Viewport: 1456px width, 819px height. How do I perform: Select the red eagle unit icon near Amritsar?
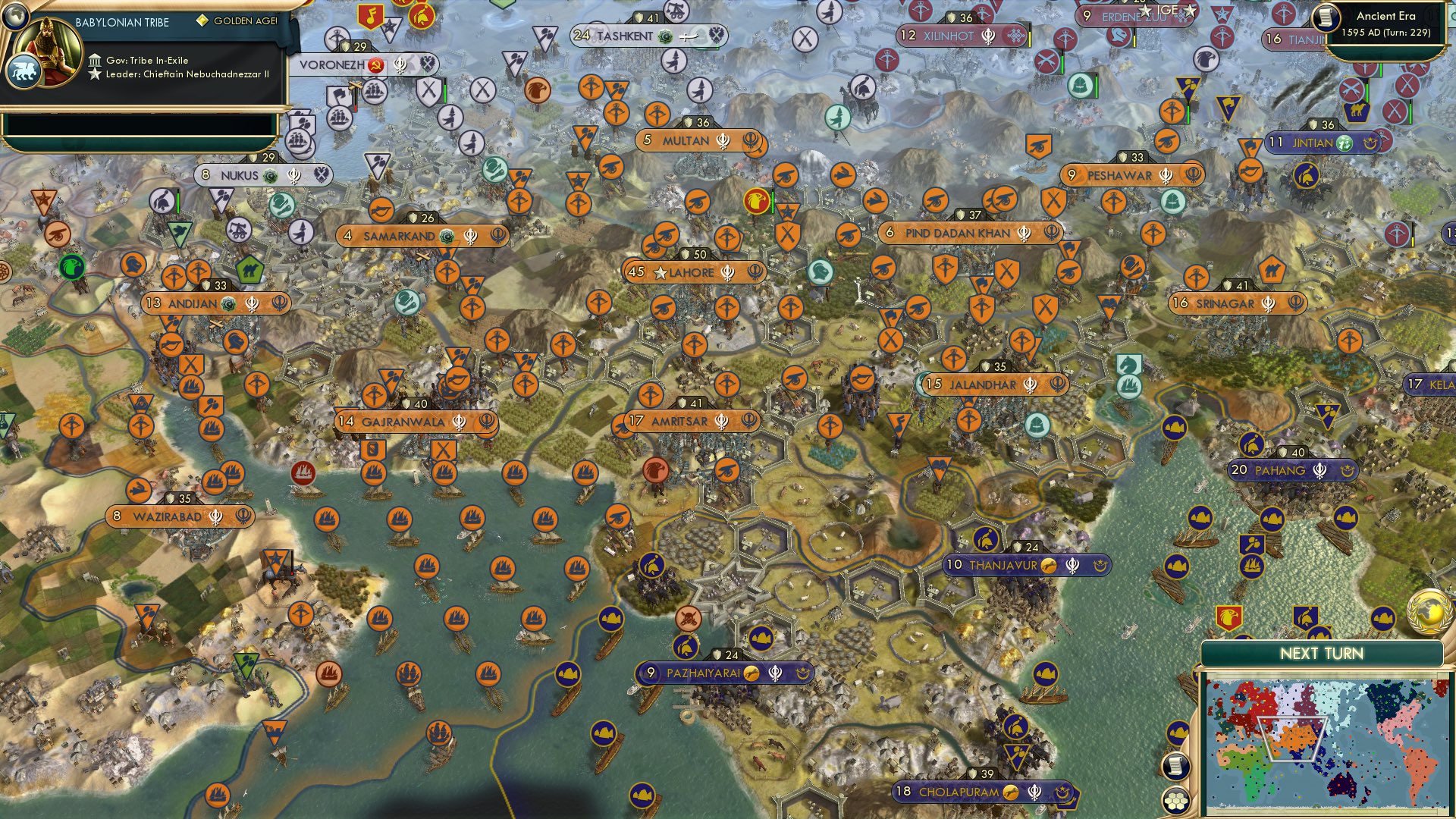pyautogui.click(x=654, y=471)
